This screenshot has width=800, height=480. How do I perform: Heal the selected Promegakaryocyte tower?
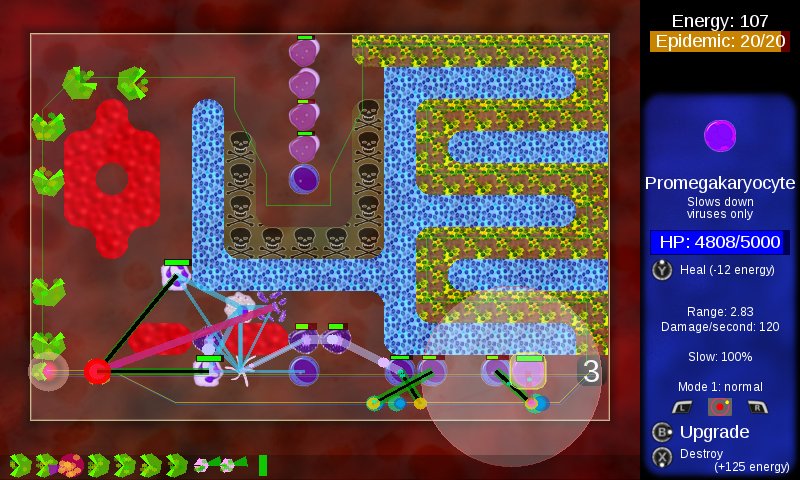tap(663, 269)
